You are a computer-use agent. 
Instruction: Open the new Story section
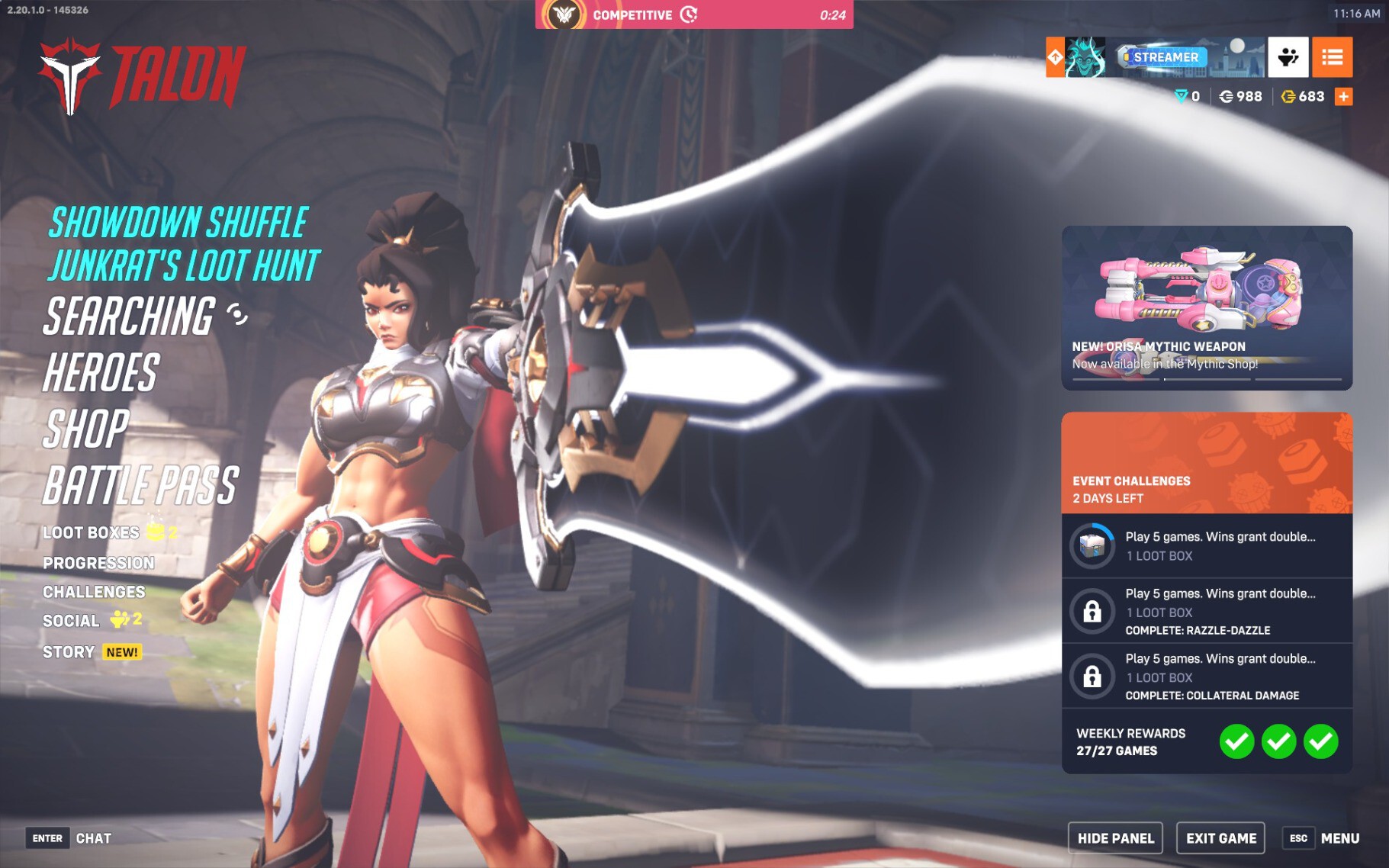point(69,652)
